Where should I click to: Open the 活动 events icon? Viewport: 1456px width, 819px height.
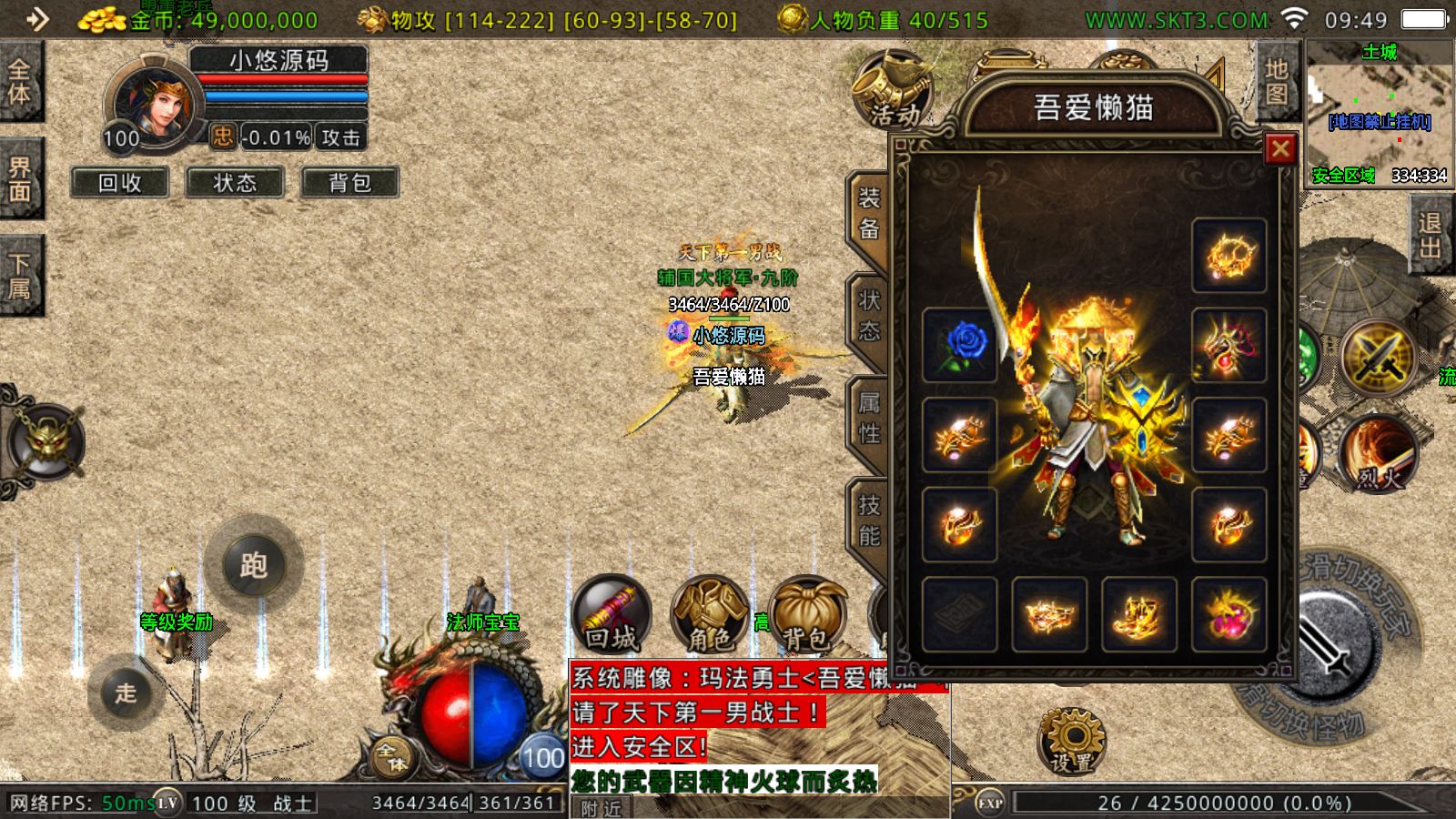[893, 89]
